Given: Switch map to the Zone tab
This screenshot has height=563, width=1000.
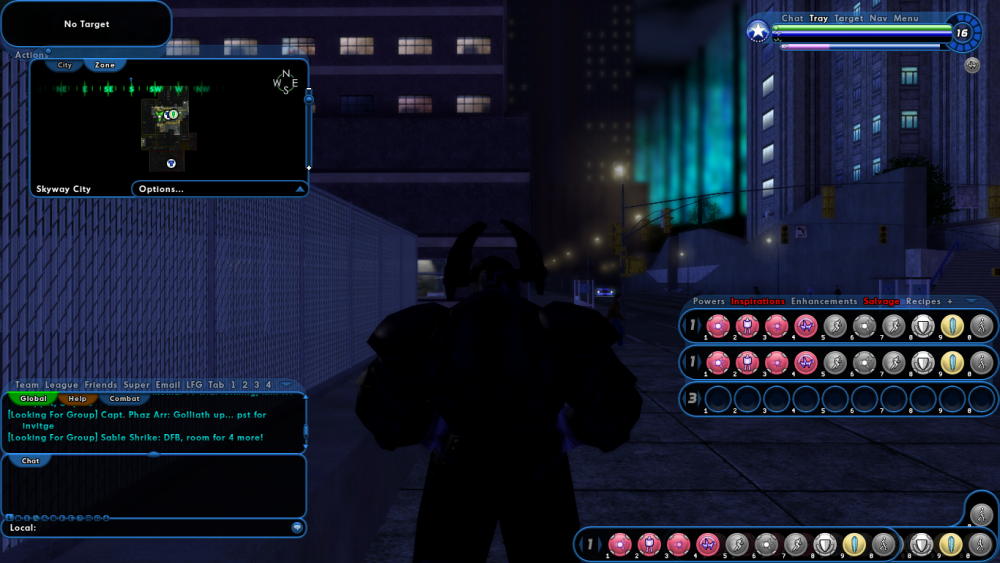Looking at the screenshot, I should click(105, 65).
